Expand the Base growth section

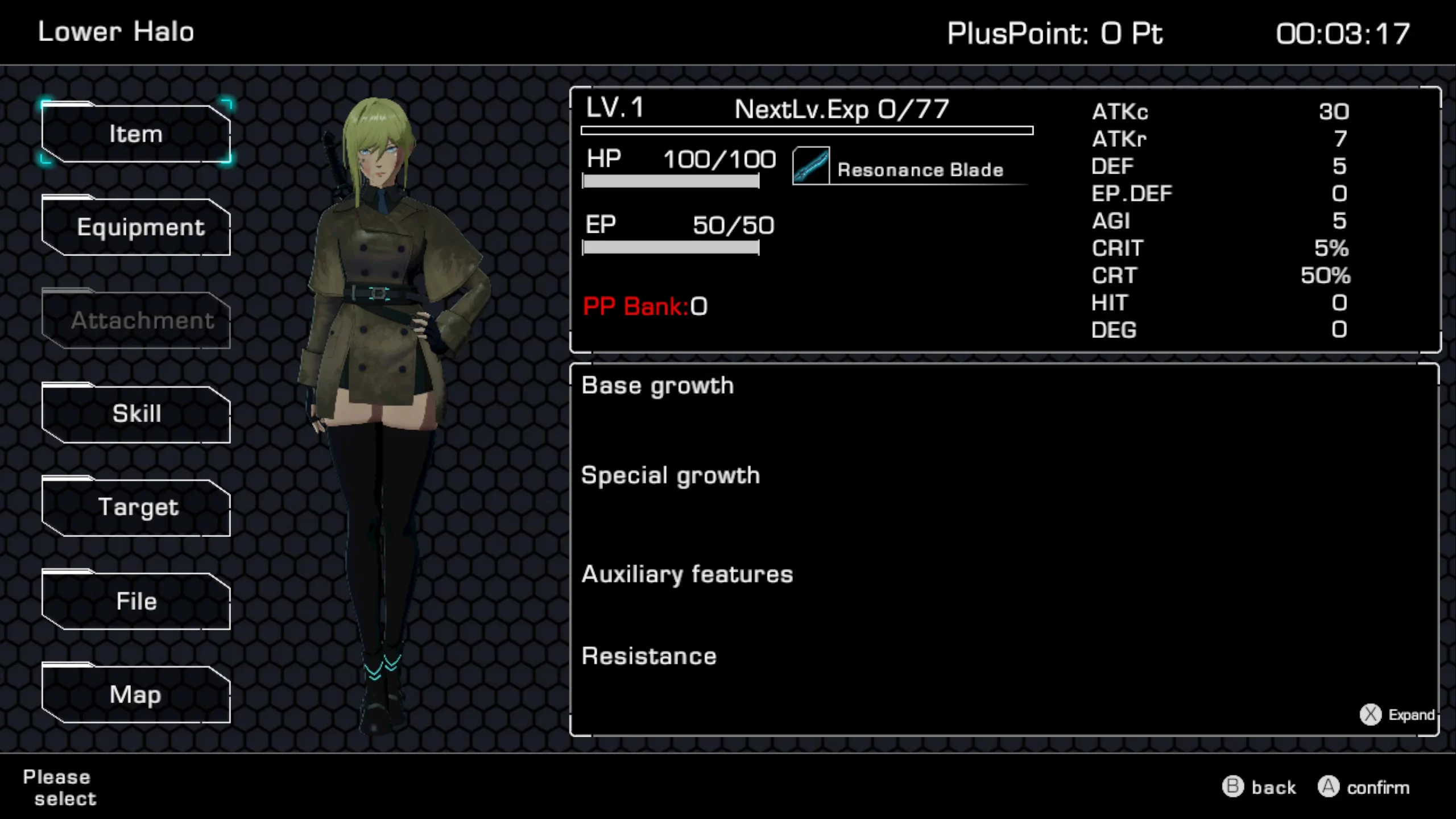click(x=657, y=385)
